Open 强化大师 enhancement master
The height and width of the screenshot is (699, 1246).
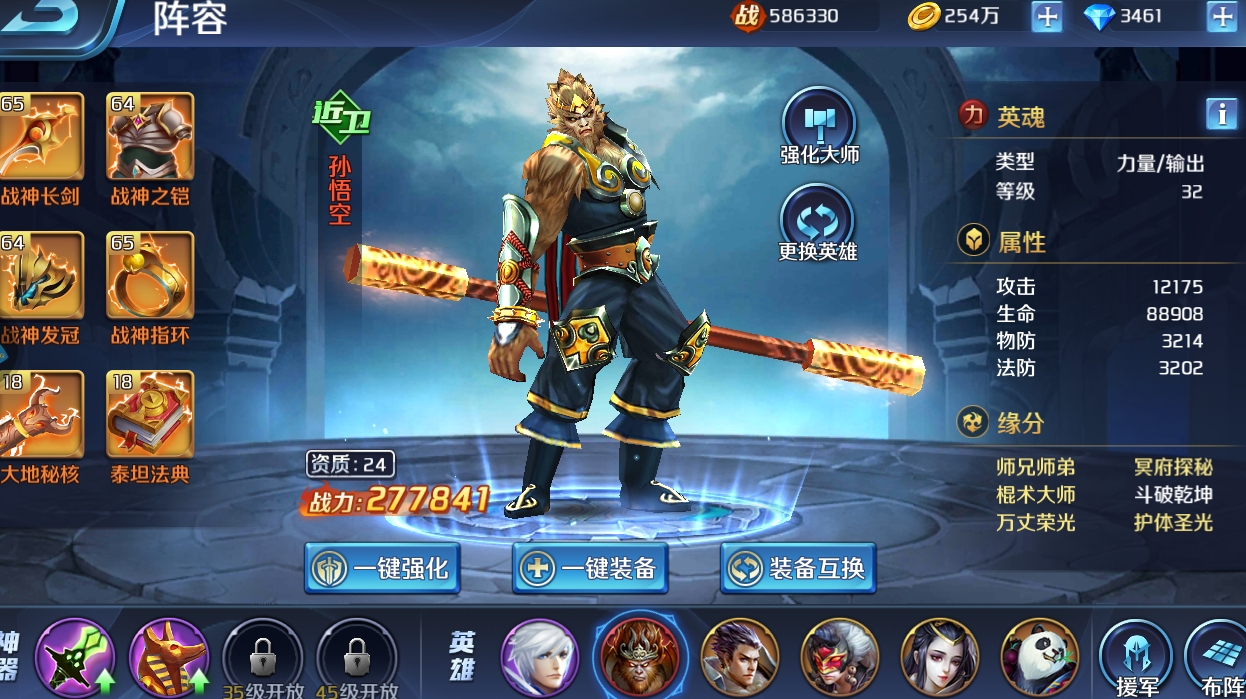(819, 125)
